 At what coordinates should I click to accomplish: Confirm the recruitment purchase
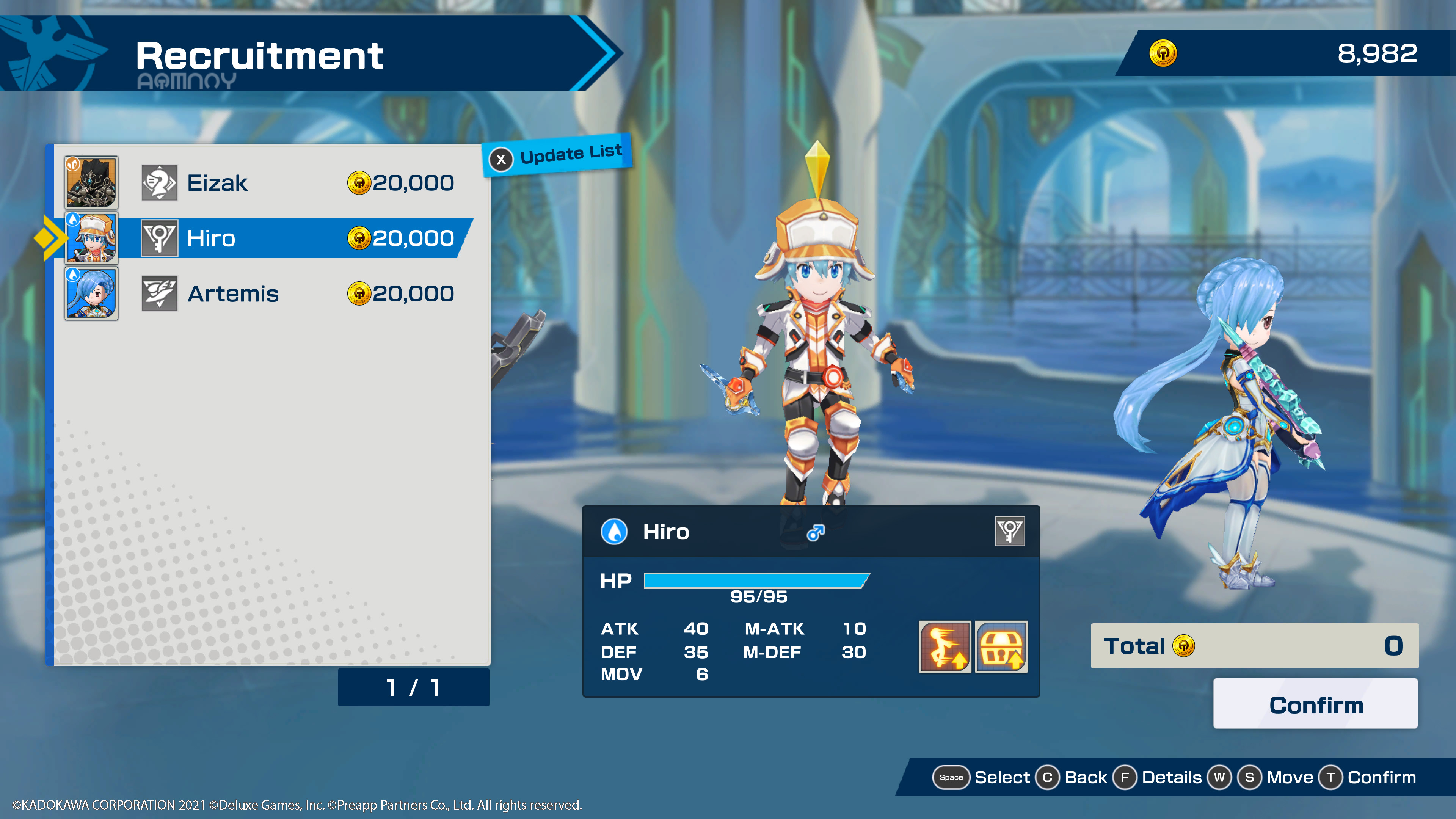(x=1315, y=704)
